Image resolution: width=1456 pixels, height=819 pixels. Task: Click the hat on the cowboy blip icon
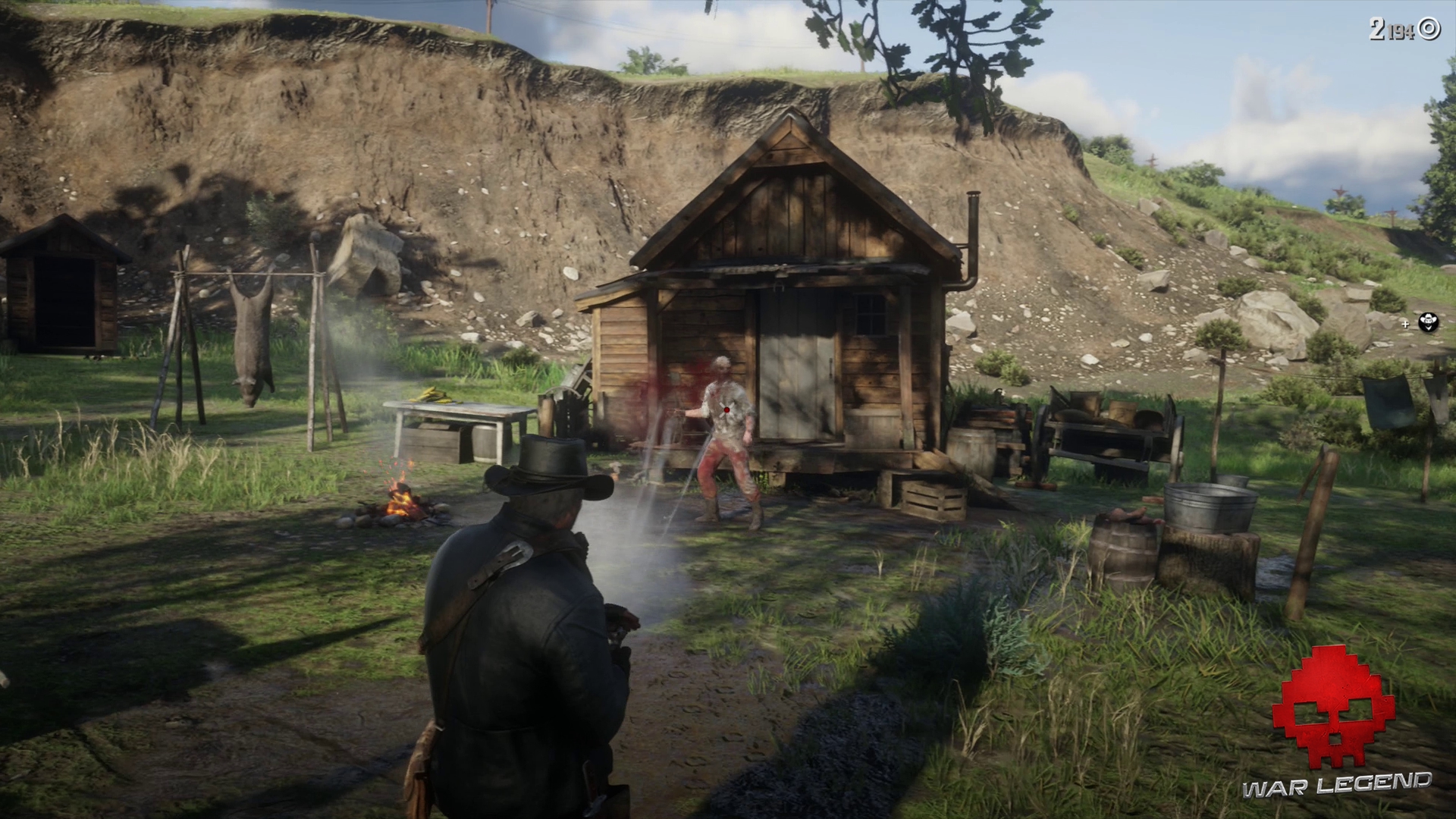tap(1429, 315)
